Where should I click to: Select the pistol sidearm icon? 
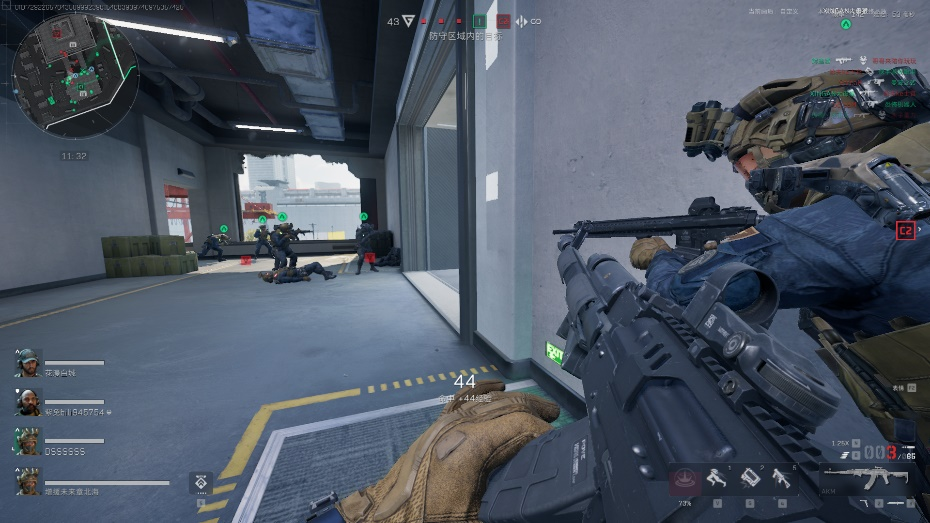[x=867, y=502]
